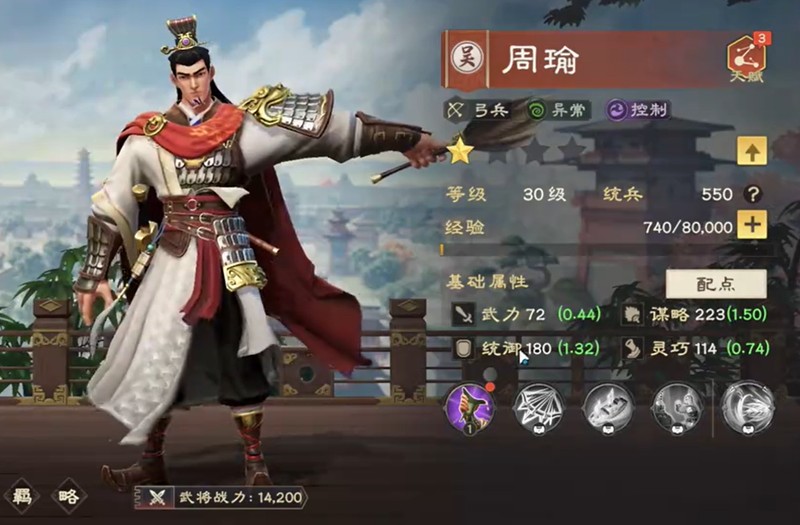
Task: Tap the 控制 control tag
Action: click(636, 110)
